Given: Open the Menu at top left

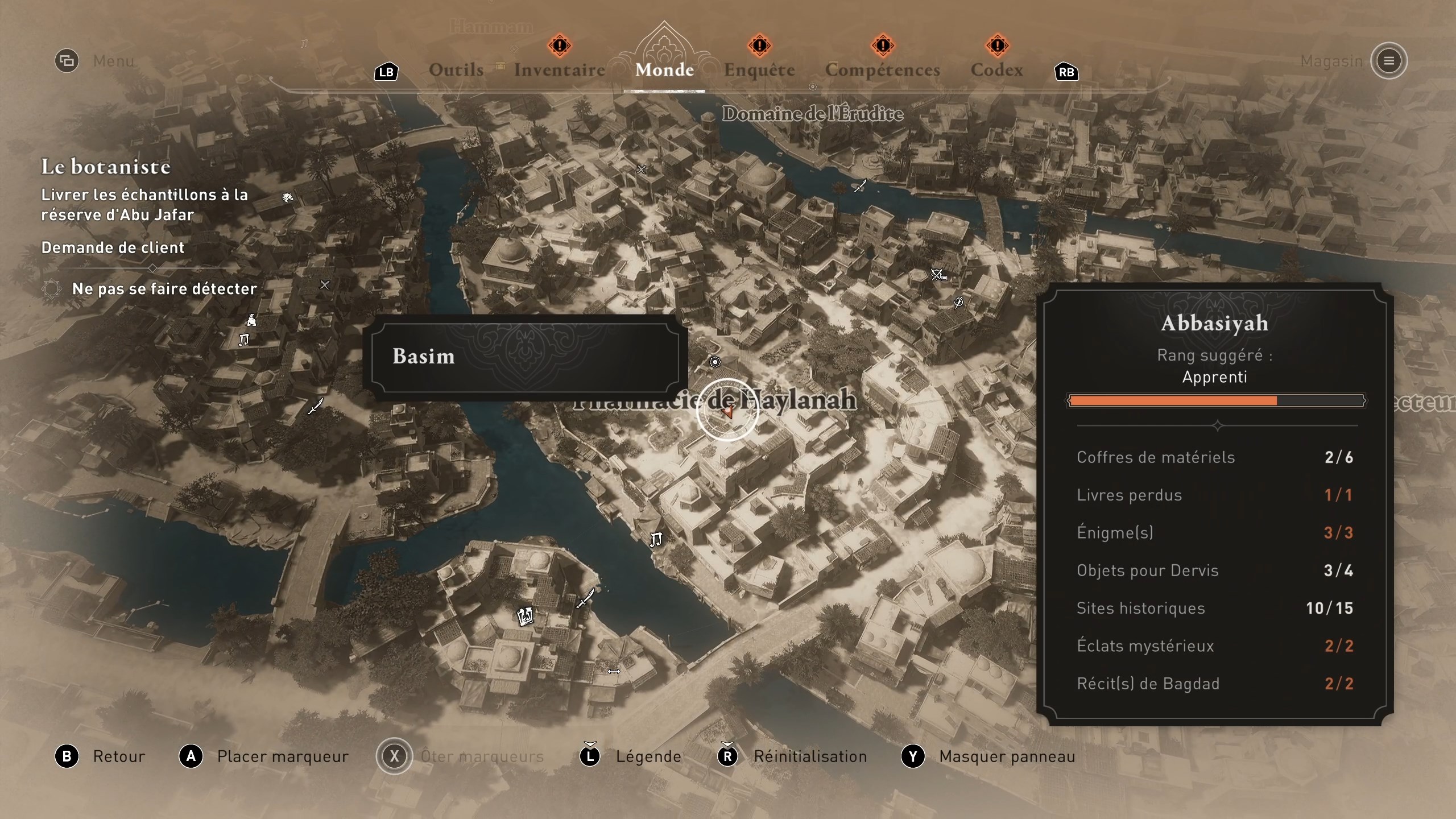Looking at the screenshot, I should (x=67, y=61).
